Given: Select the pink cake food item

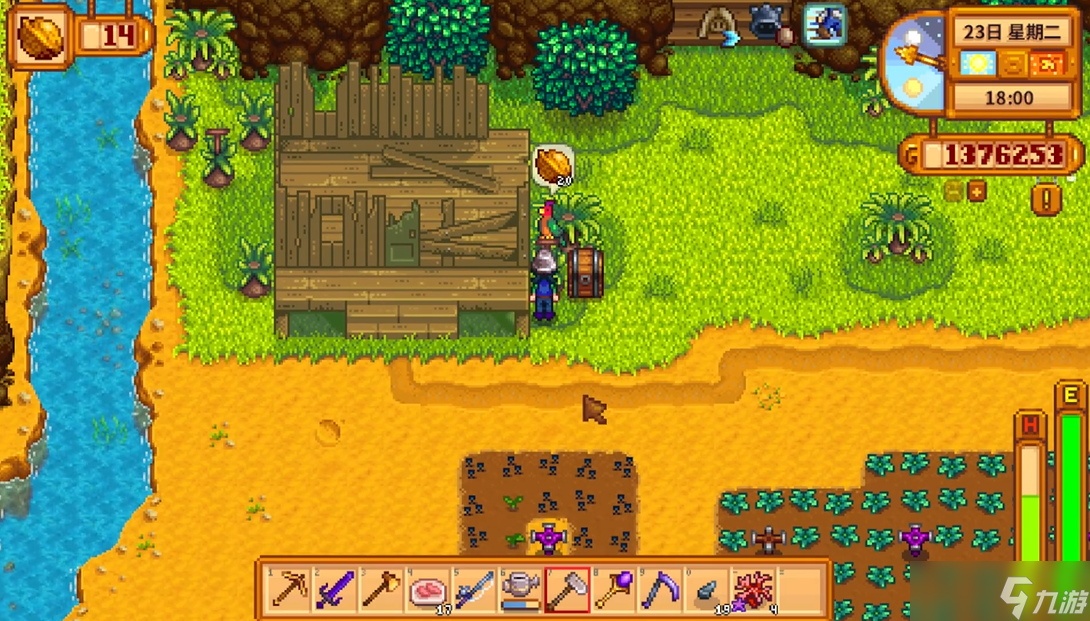Looking at the screenshot, I should pyautogui.click(x=428, y=589).
